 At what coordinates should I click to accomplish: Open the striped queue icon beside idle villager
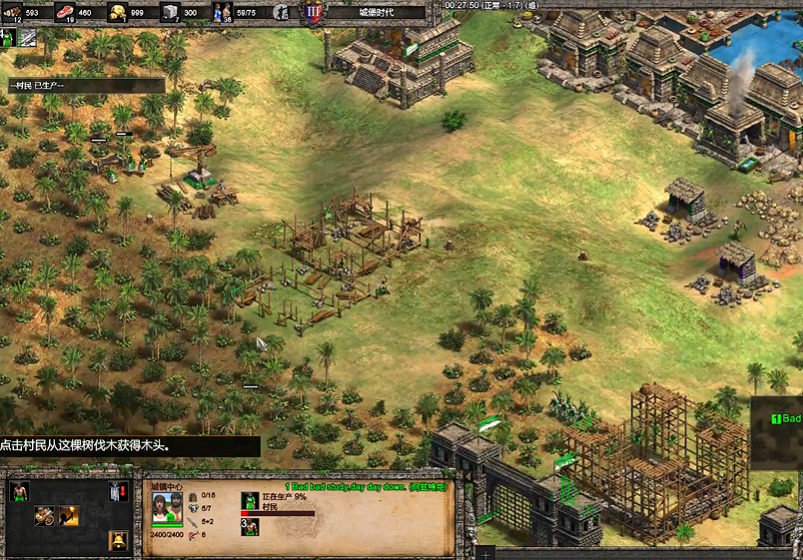(x=28, y=37)
